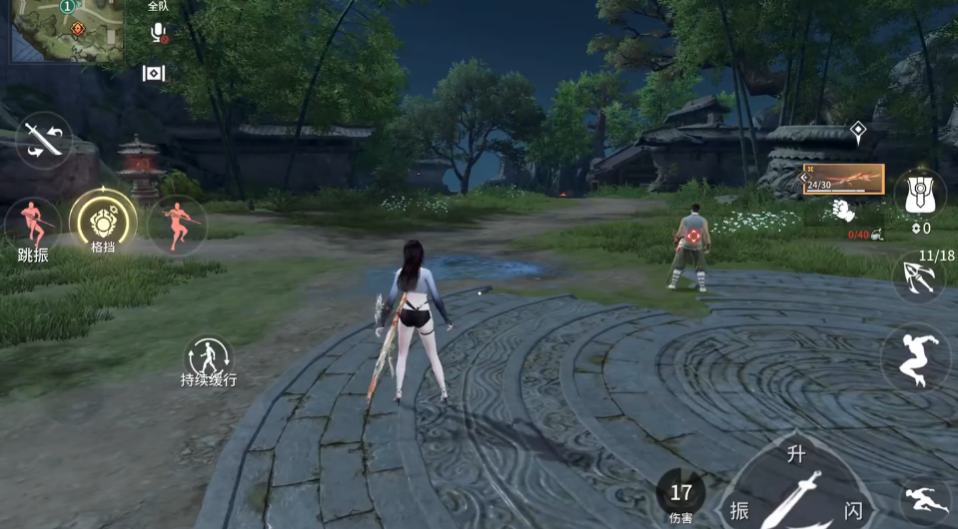Trigger the 振 parry attack

[740, 507]
